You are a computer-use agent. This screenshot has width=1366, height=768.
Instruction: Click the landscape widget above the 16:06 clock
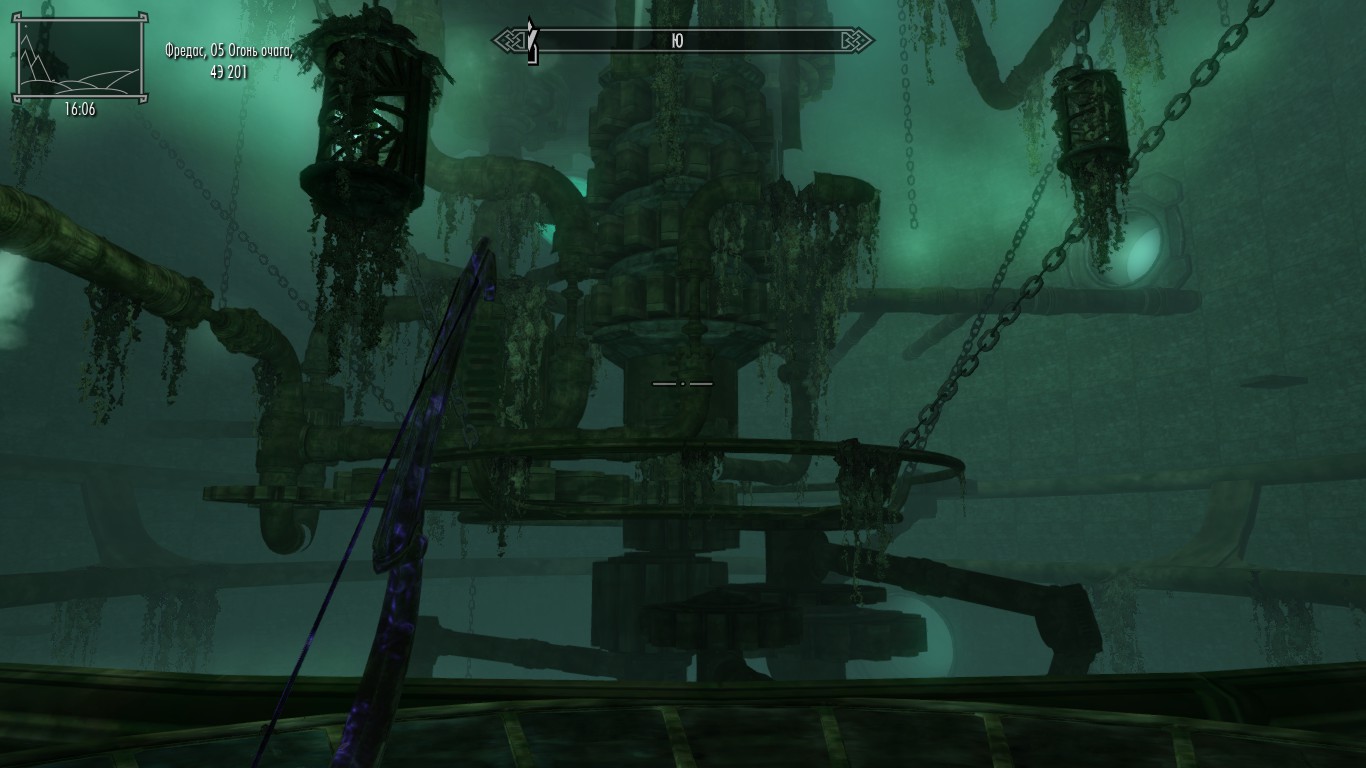(x=80, y=58)
